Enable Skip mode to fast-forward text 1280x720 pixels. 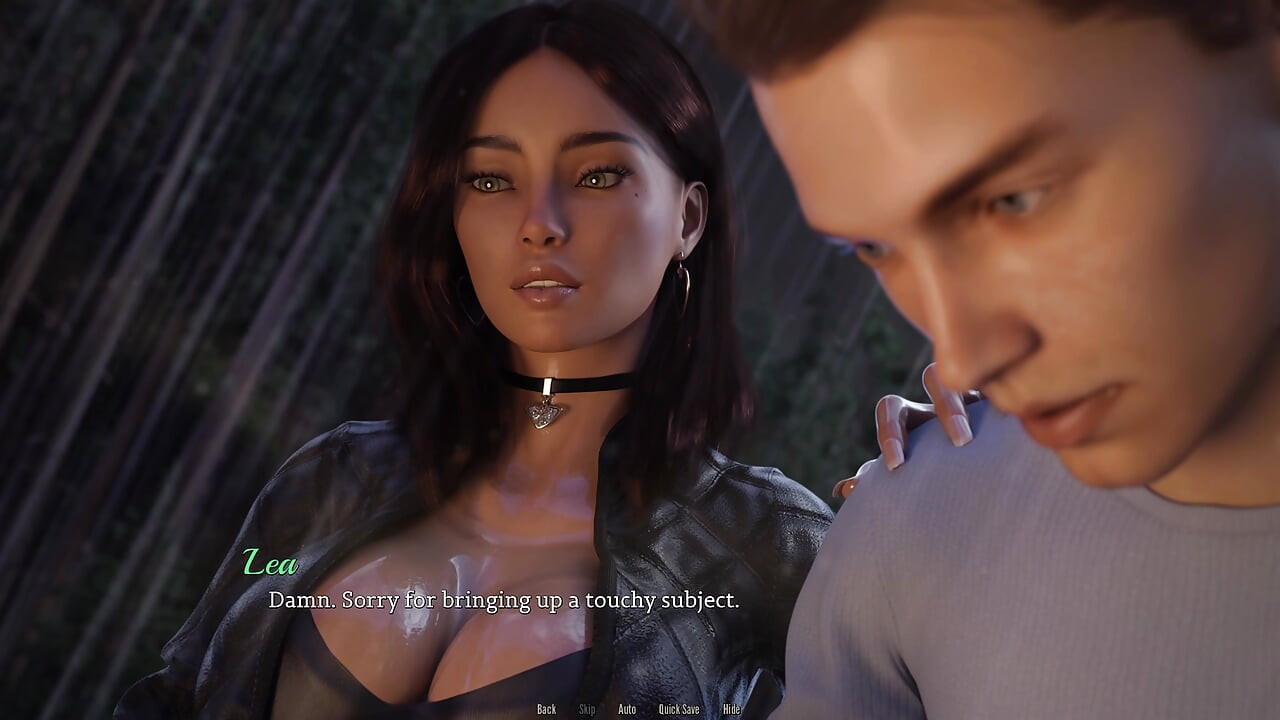pyautogui.click(x=587, y=708)
